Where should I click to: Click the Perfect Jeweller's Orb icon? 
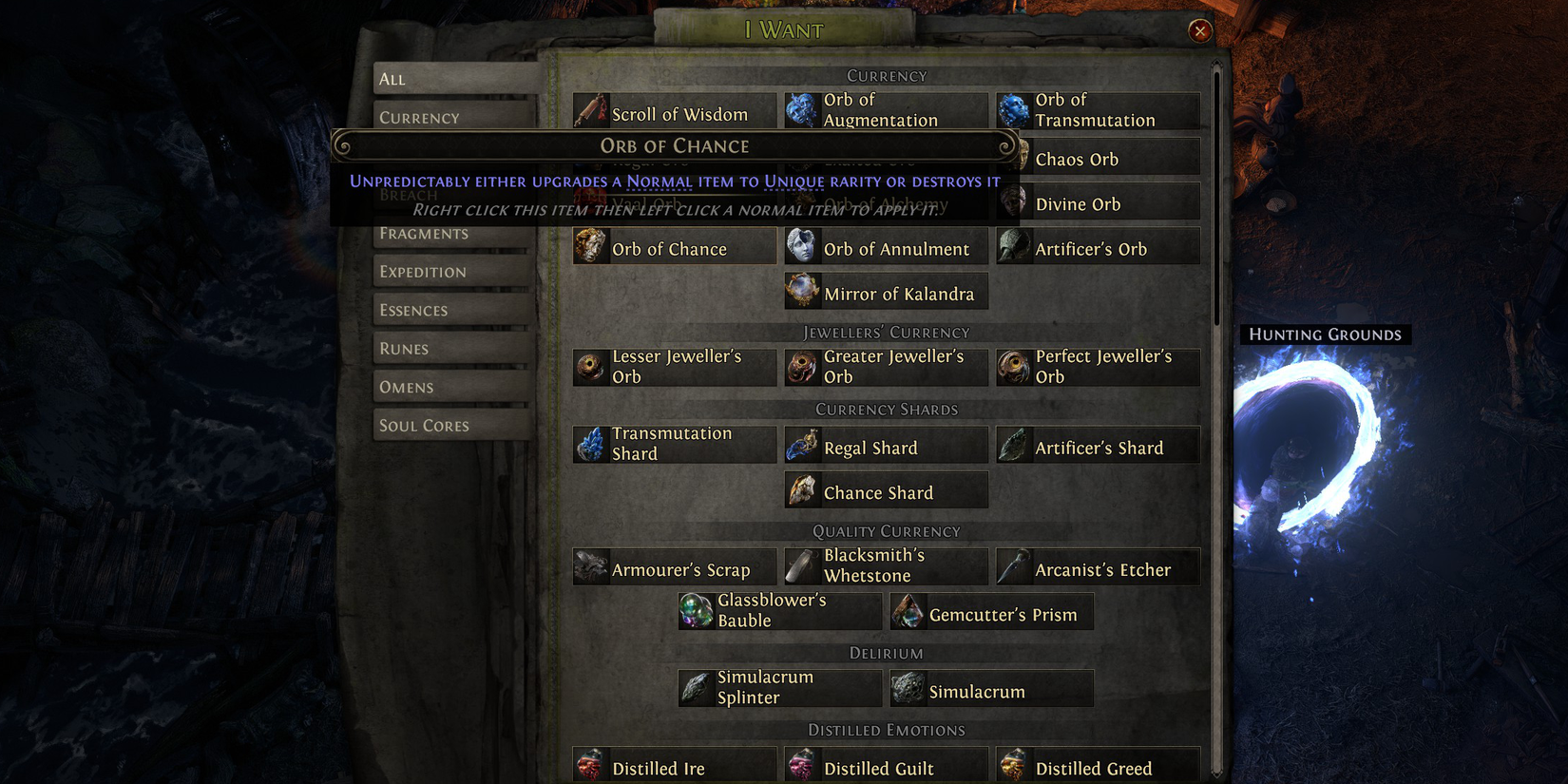point(1013,366)
